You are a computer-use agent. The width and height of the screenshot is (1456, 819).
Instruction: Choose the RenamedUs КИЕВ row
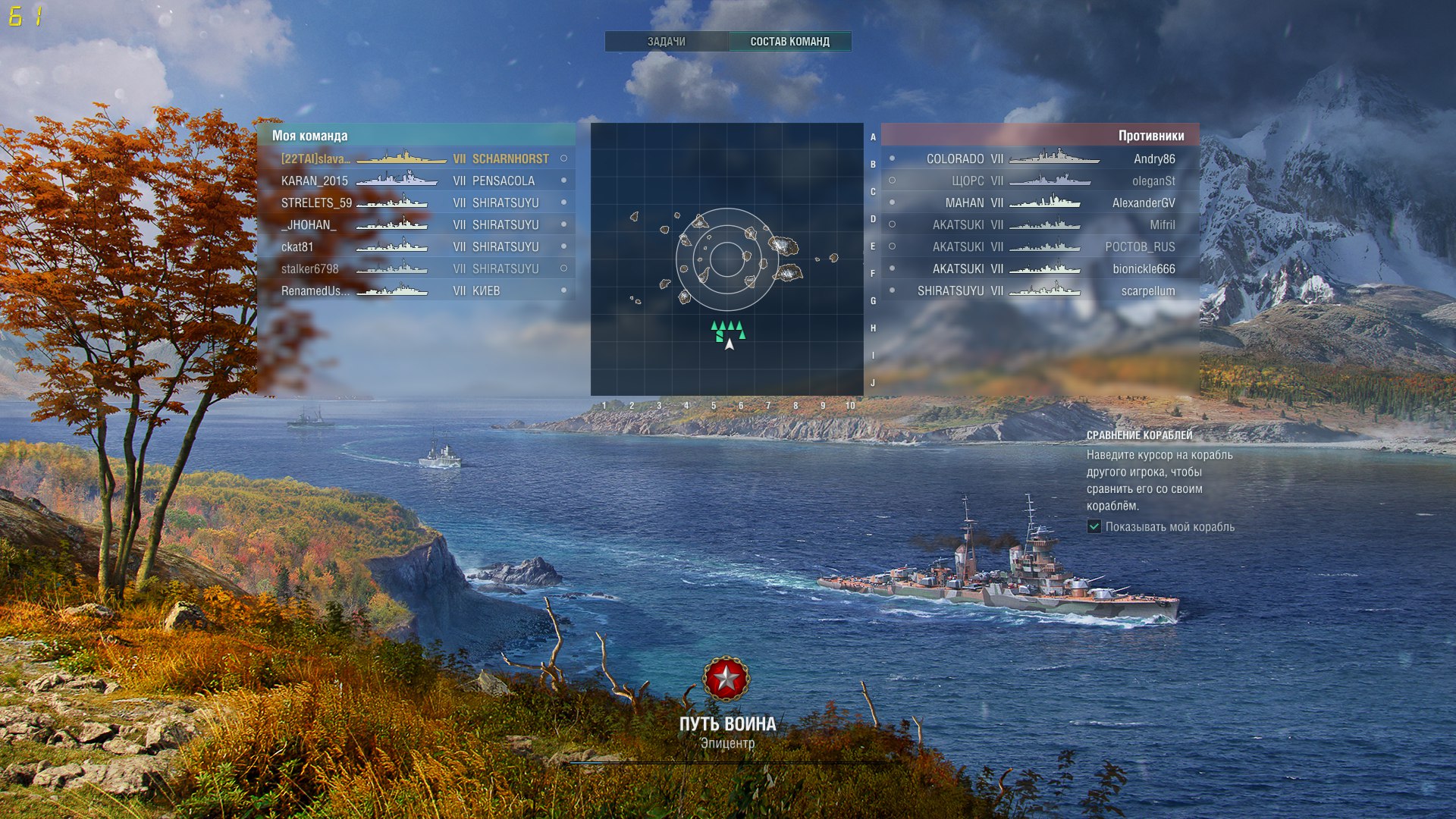(x=416, y=290)
